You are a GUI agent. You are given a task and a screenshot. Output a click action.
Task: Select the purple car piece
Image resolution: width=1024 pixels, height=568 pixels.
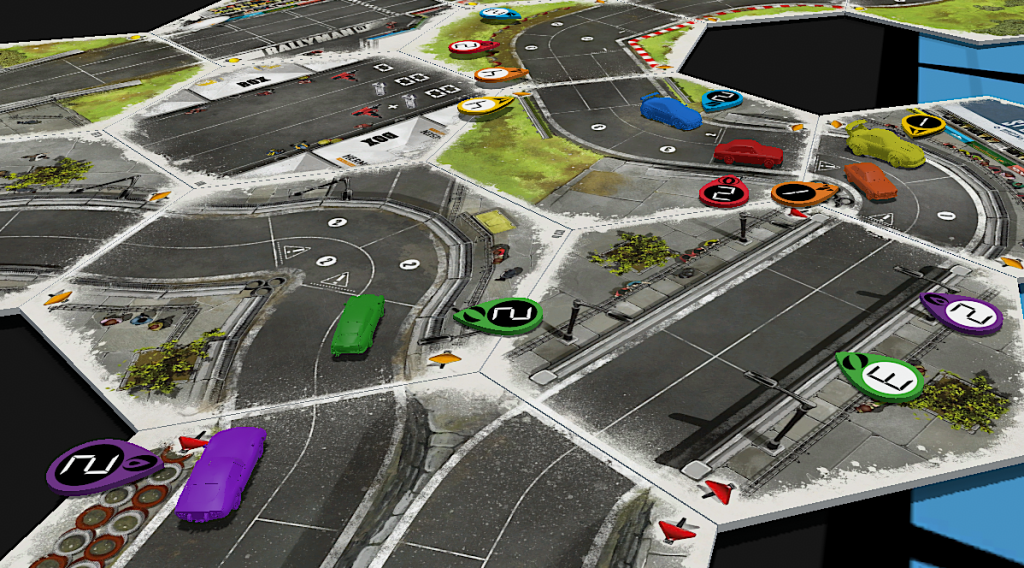(220, 472)
